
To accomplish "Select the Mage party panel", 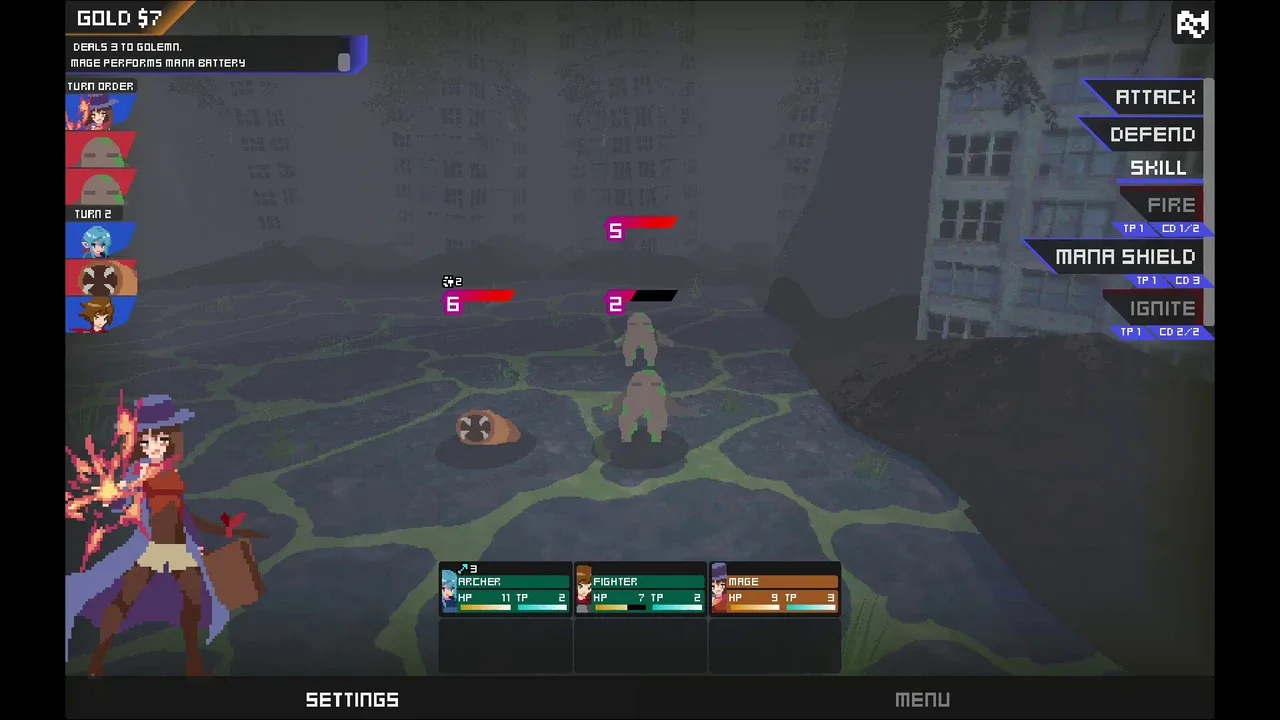I will click(x=775, y=589).
